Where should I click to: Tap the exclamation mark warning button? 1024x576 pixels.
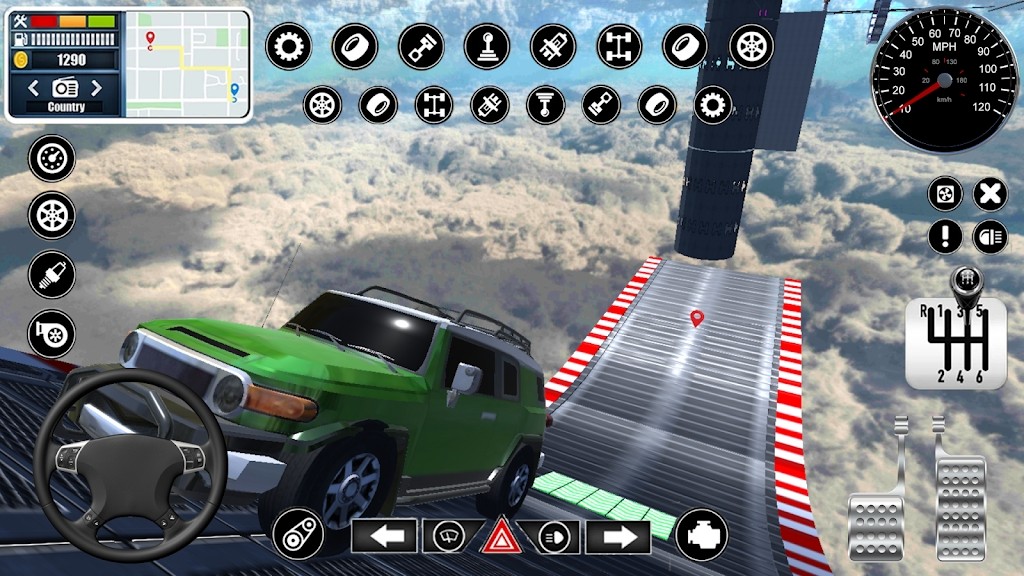(x=945, y=237)
